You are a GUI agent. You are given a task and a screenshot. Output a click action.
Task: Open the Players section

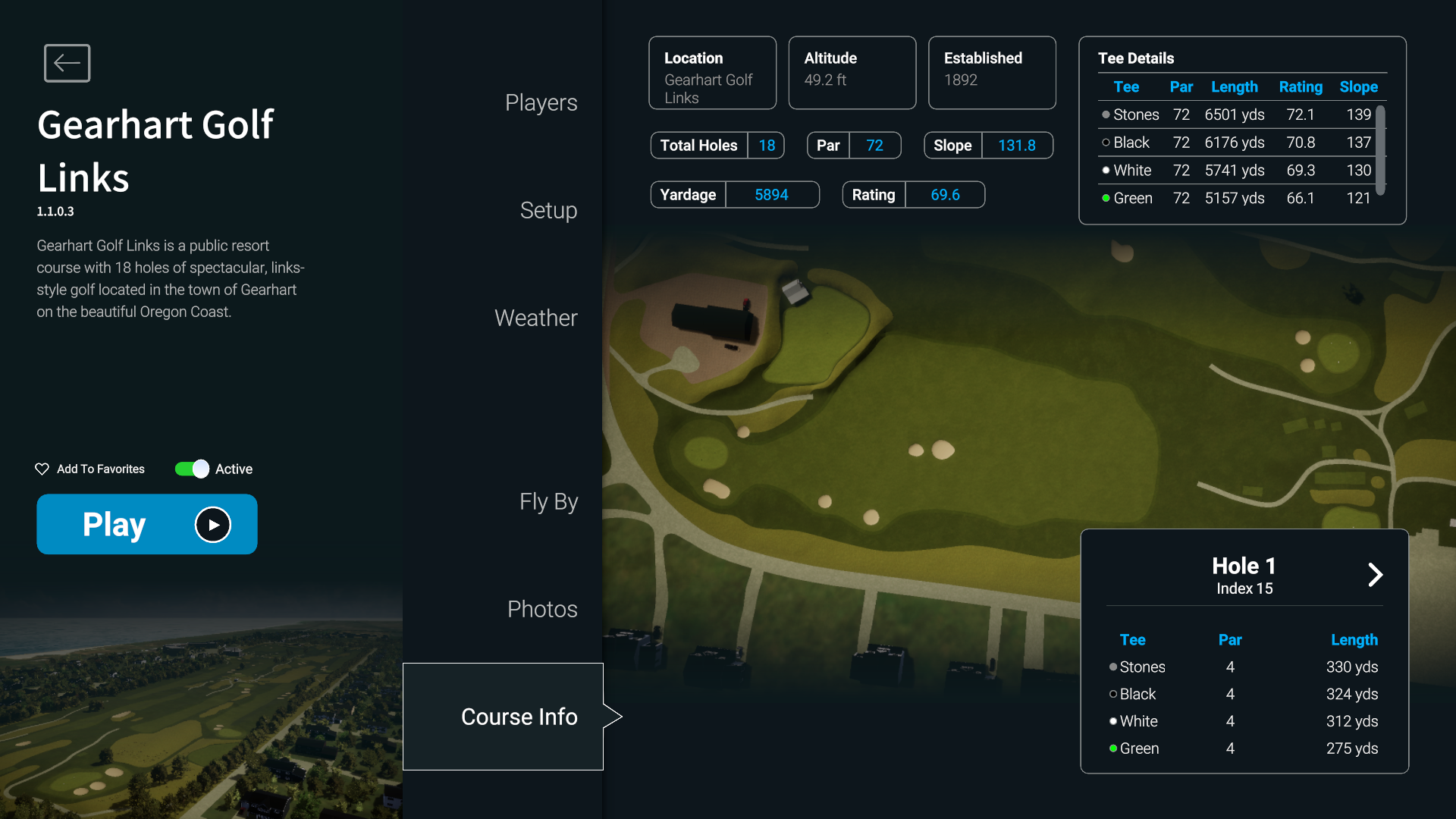pyautogui.click(x=541, y=102)
